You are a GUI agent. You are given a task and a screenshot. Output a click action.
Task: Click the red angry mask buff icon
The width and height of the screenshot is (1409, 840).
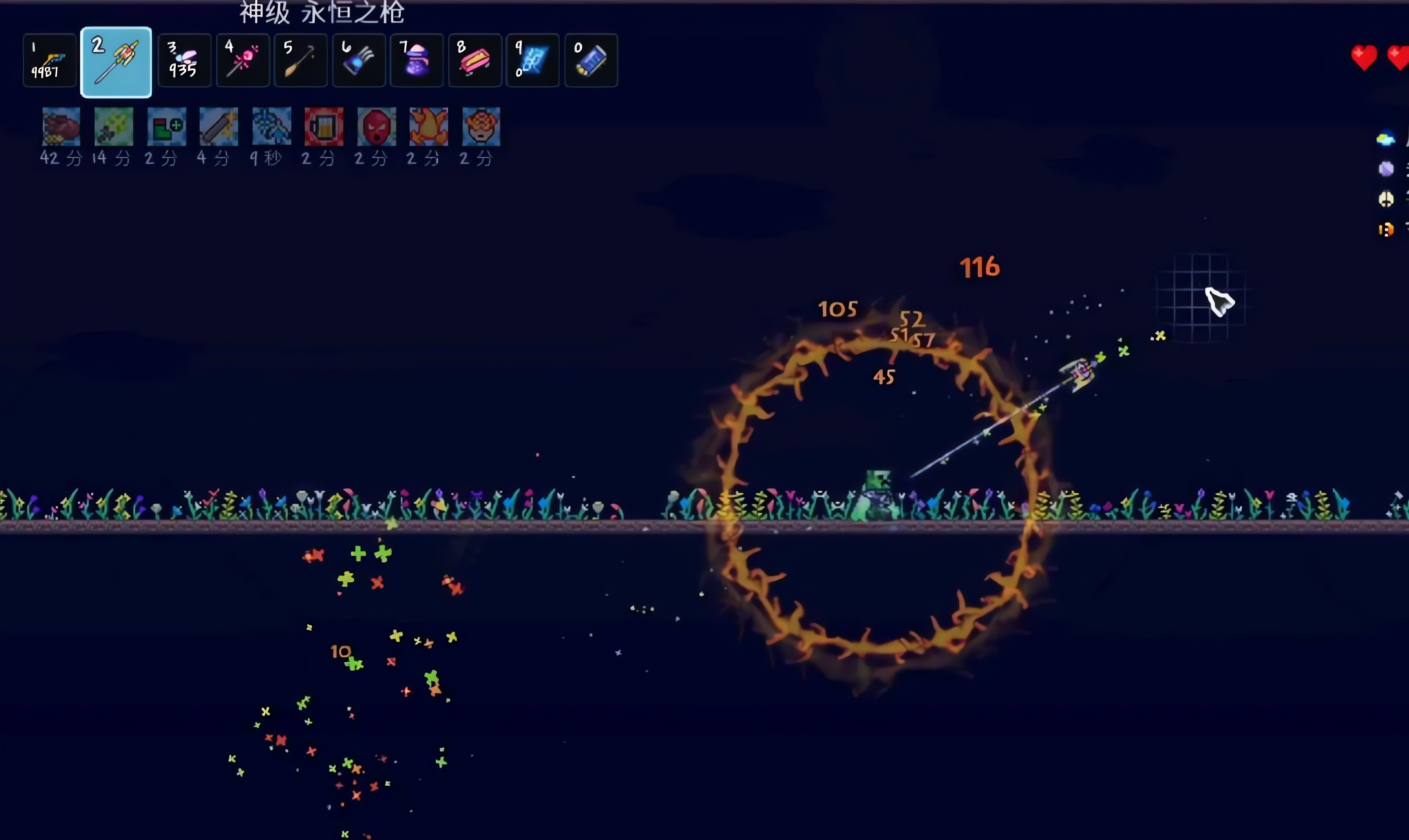376,127
